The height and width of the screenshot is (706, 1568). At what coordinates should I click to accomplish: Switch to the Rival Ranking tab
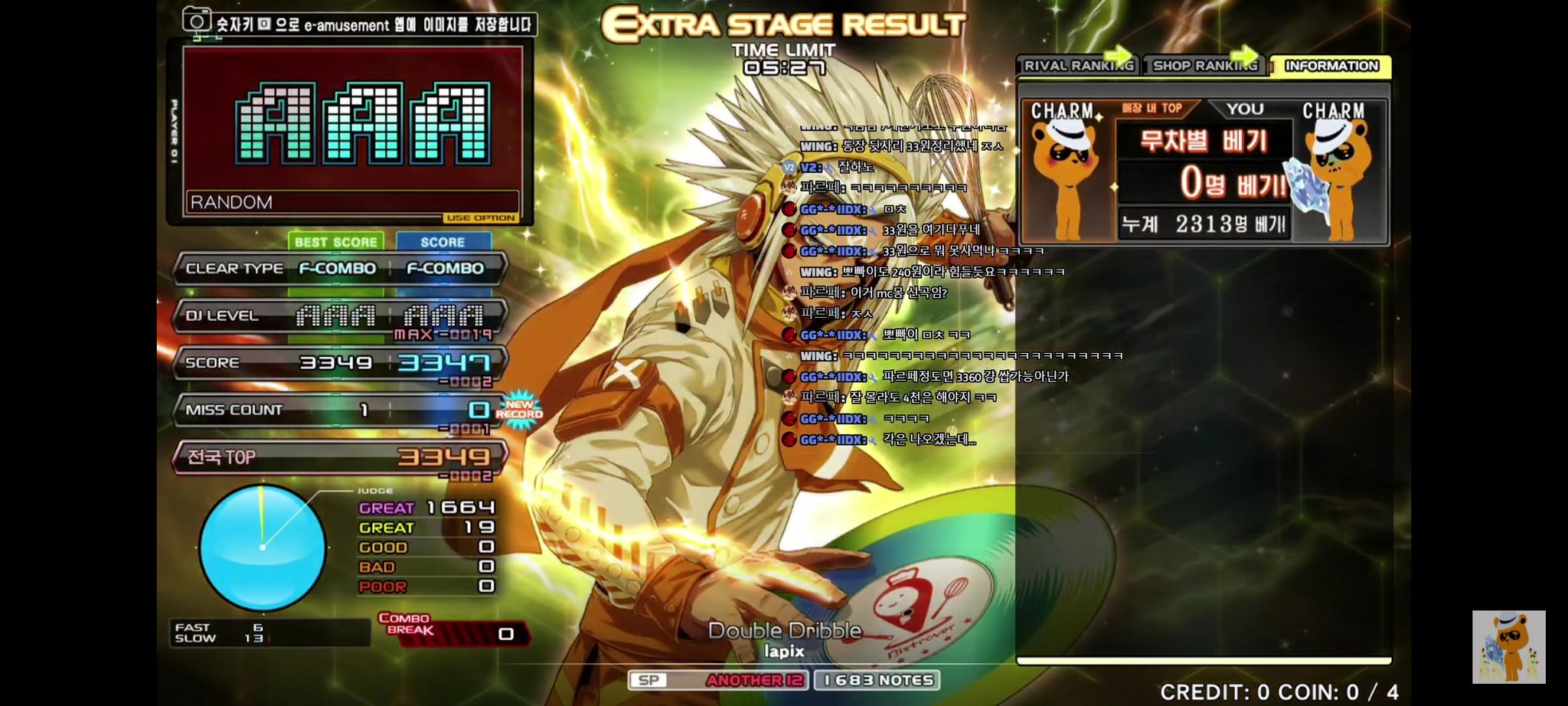(x=1077, y=66)
